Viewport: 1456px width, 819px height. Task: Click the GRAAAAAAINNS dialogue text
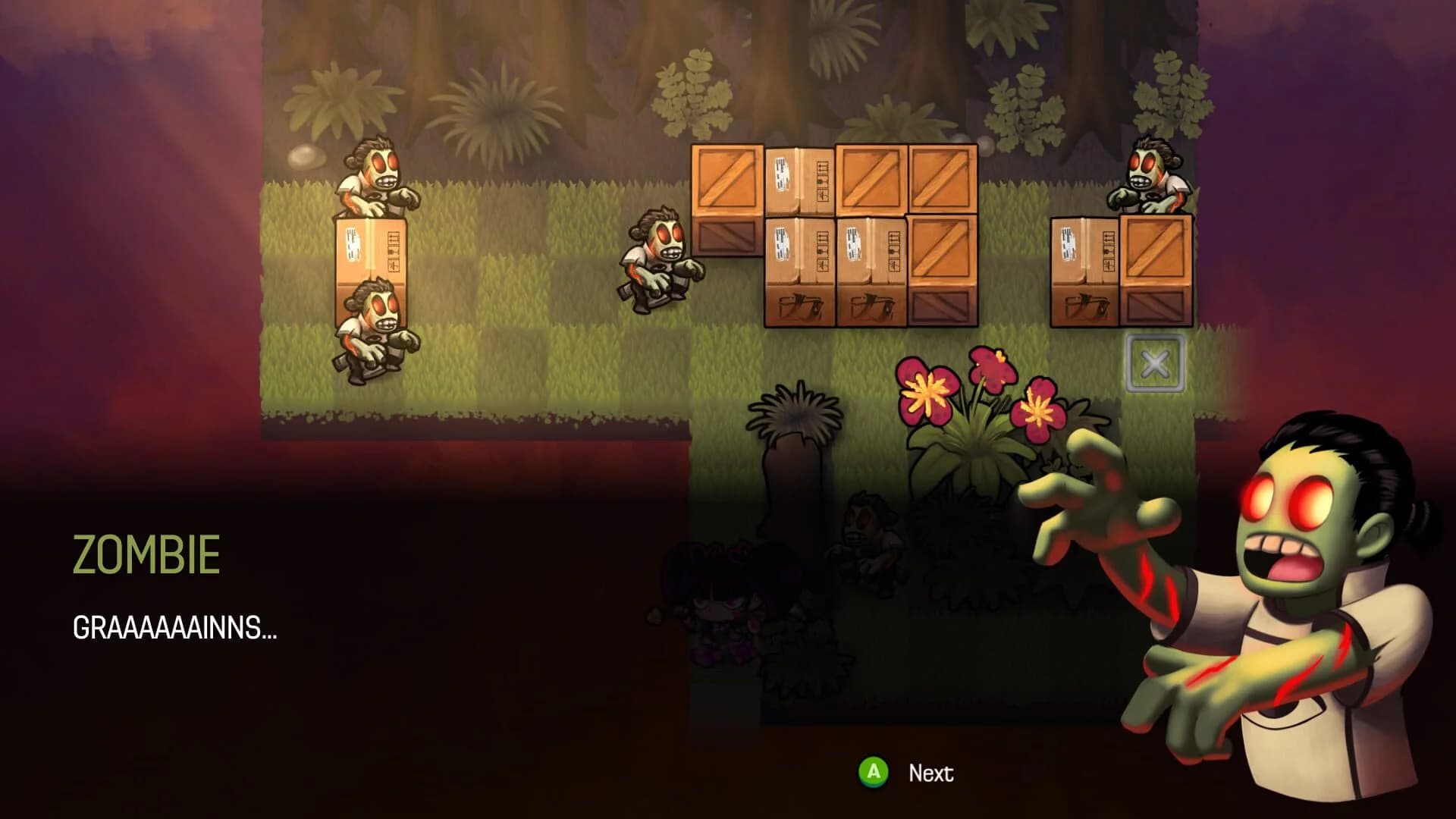click(173, 629)
